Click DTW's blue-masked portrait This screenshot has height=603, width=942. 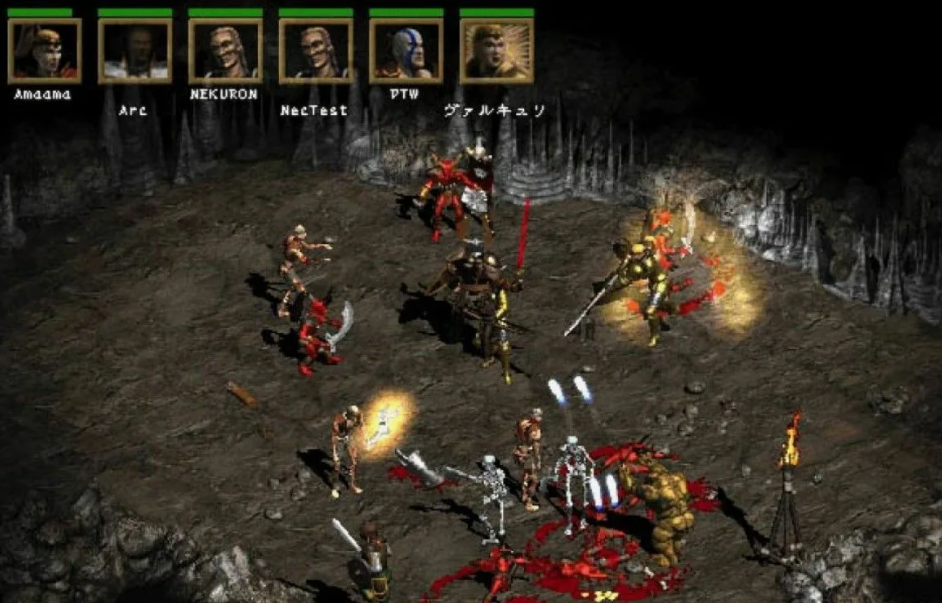(405, 50)
